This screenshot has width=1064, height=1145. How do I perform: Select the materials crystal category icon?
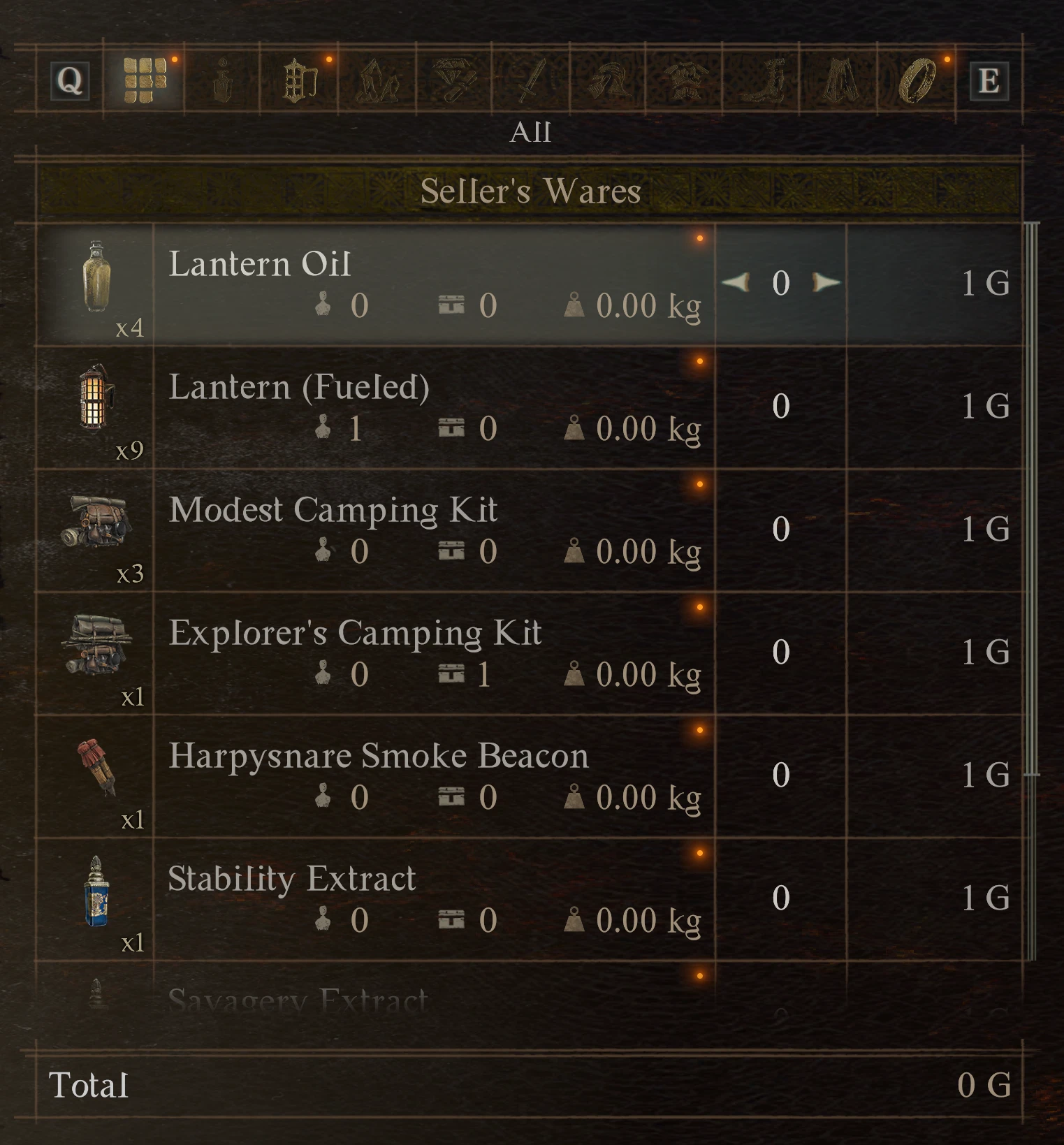377,80
